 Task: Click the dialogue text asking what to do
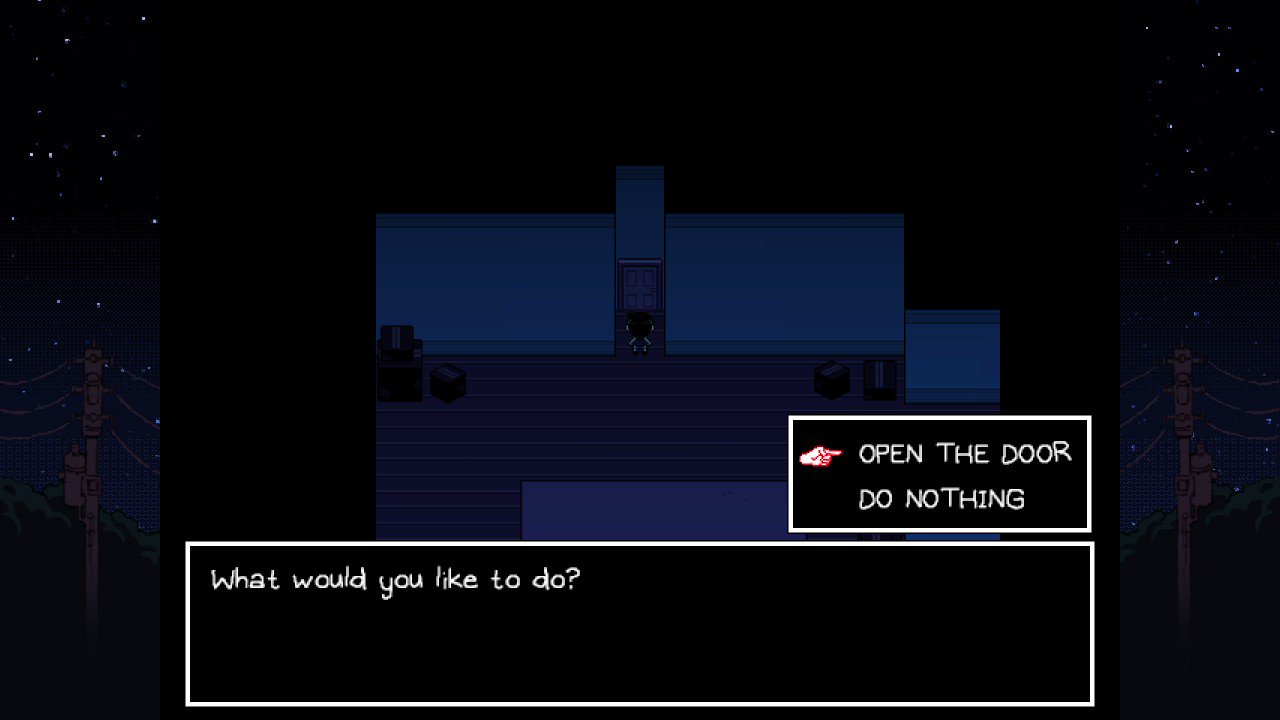[x=396, y=579]
